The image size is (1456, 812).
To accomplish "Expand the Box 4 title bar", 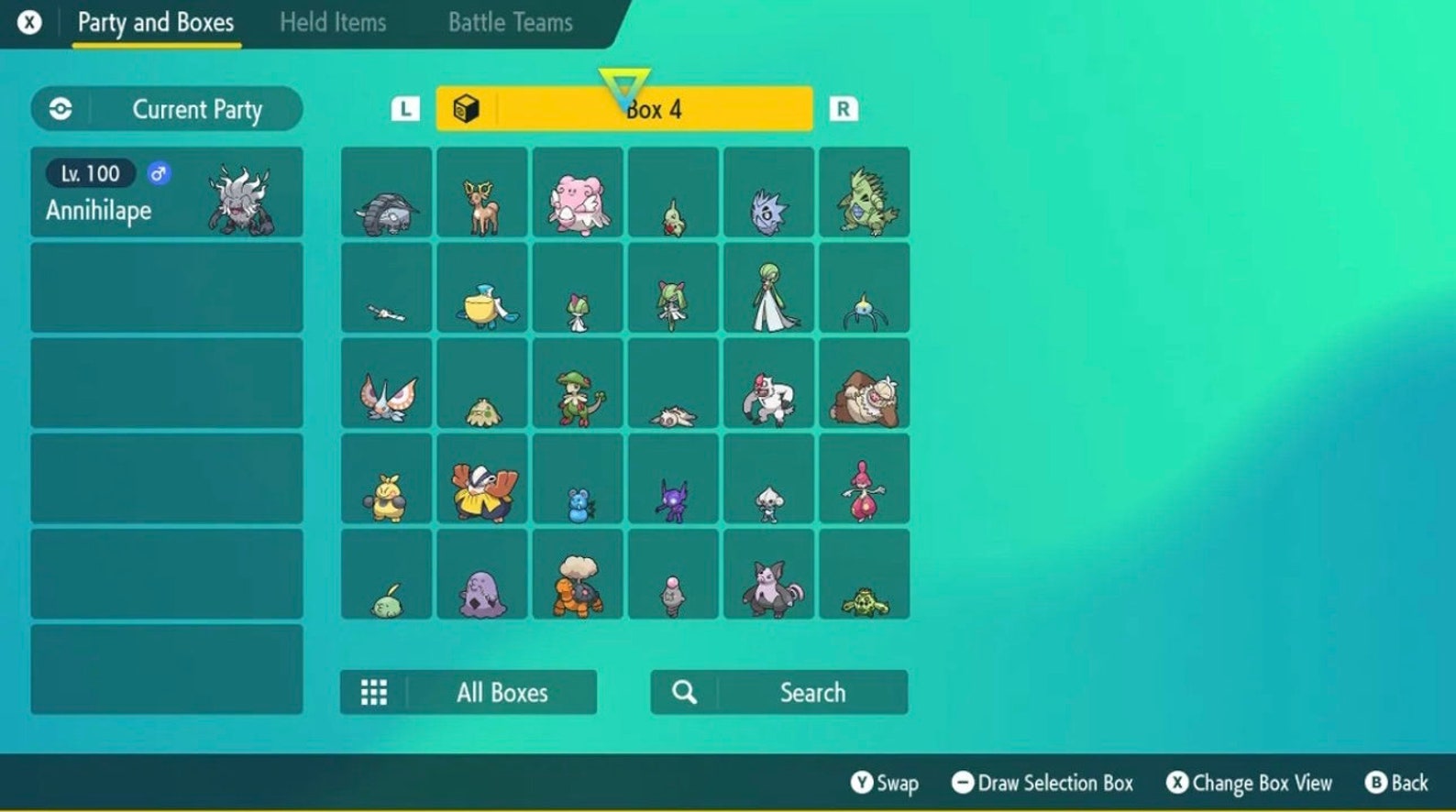I will click(x=626, y=107).
